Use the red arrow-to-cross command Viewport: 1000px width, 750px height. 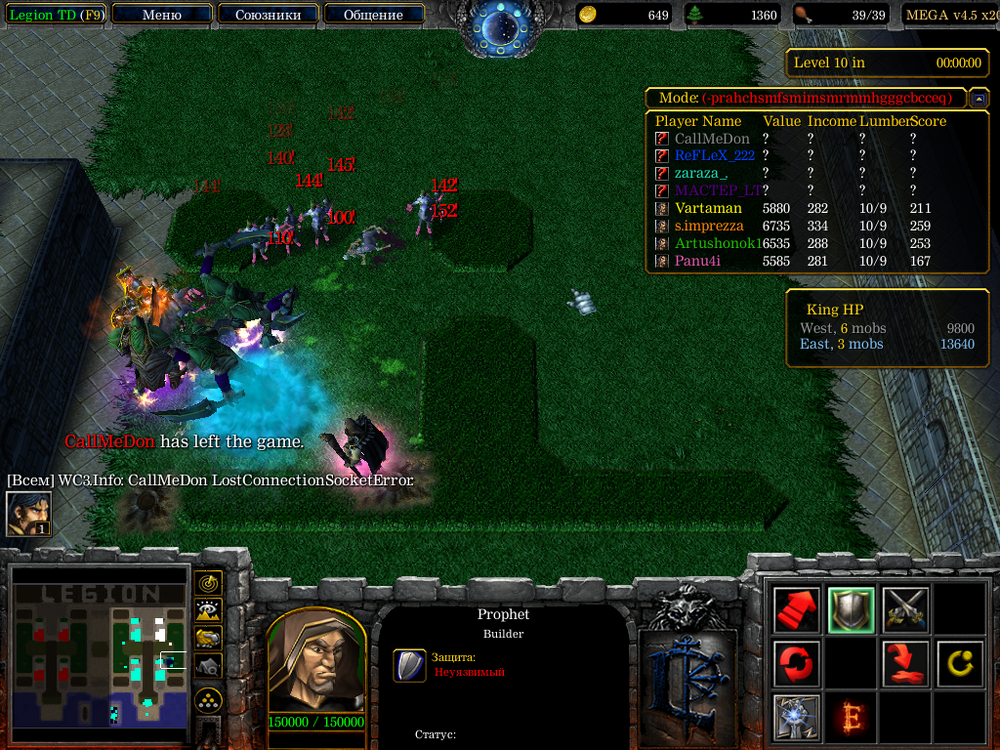[x=905, y=663]
